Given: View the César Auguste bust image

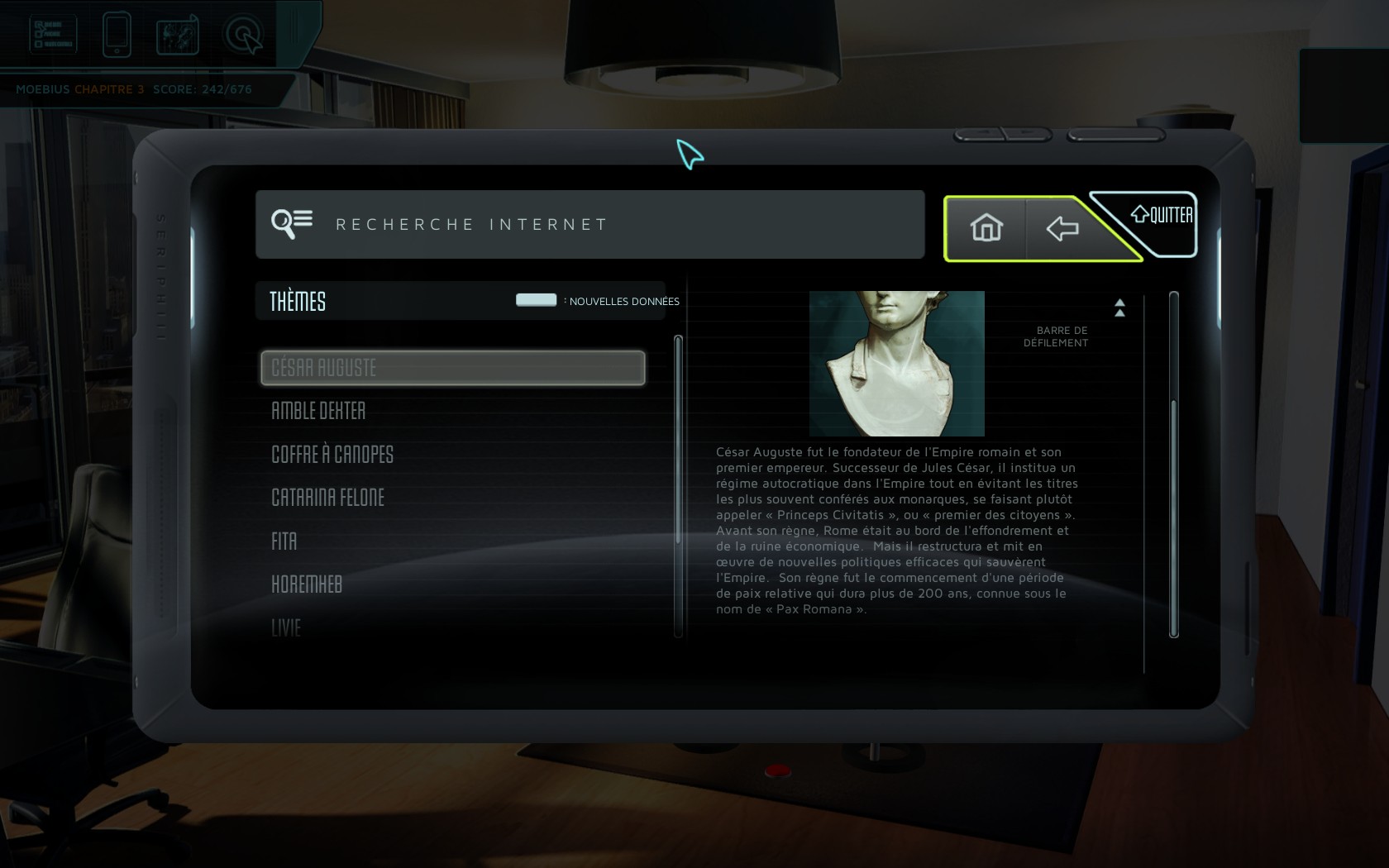Looking at the screenshot, I should [896, 363].
